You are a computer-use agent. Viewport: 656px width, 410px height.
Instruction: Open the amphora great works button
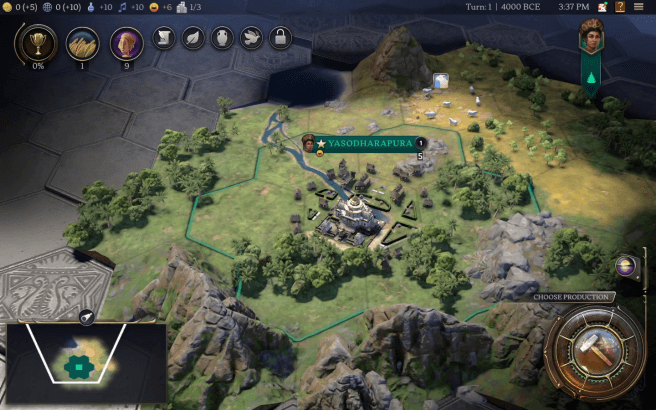(222, 39)
